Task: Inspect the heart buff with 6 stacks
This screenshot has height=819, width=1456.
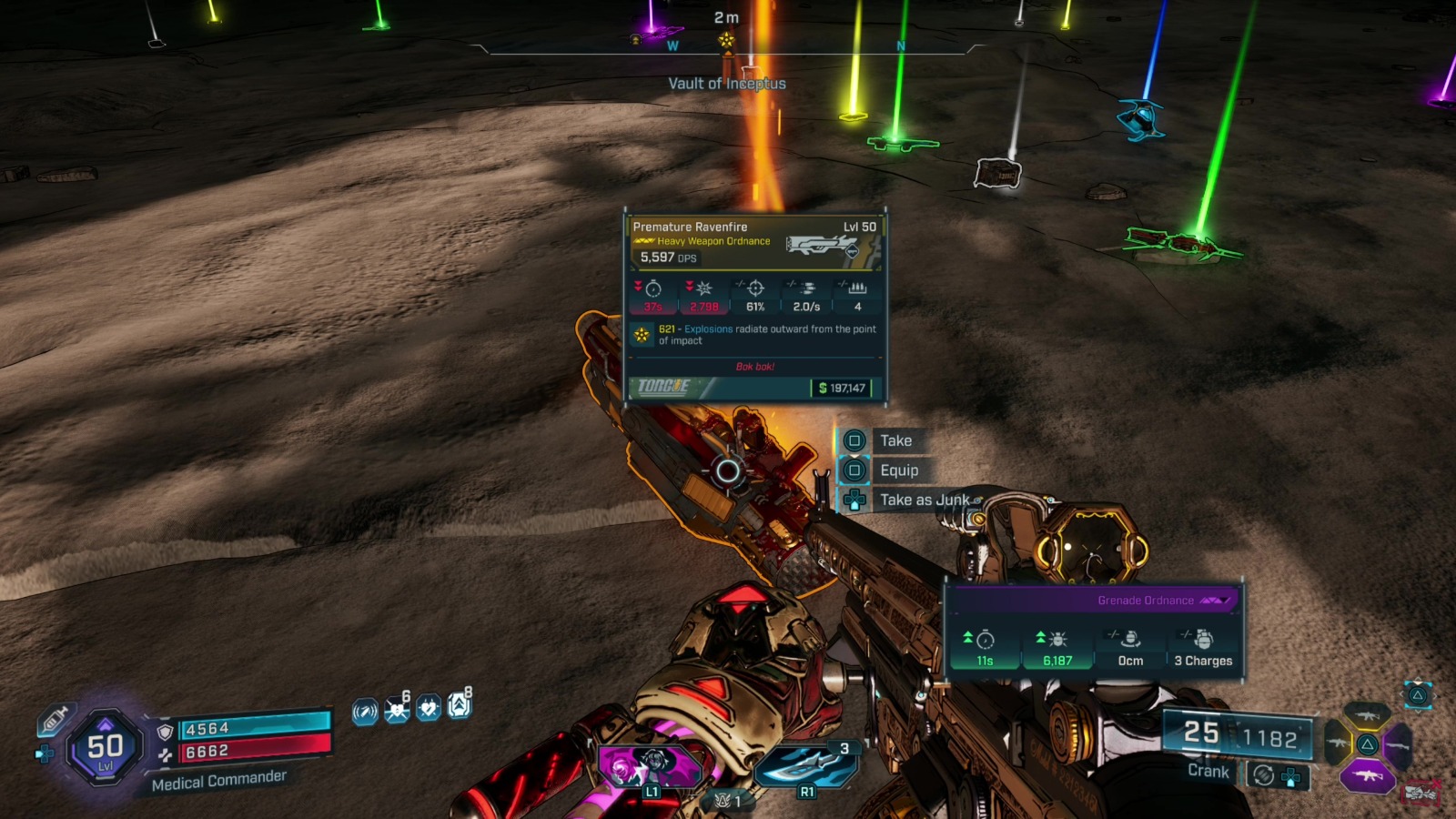Action: click(x=397, y=709)
